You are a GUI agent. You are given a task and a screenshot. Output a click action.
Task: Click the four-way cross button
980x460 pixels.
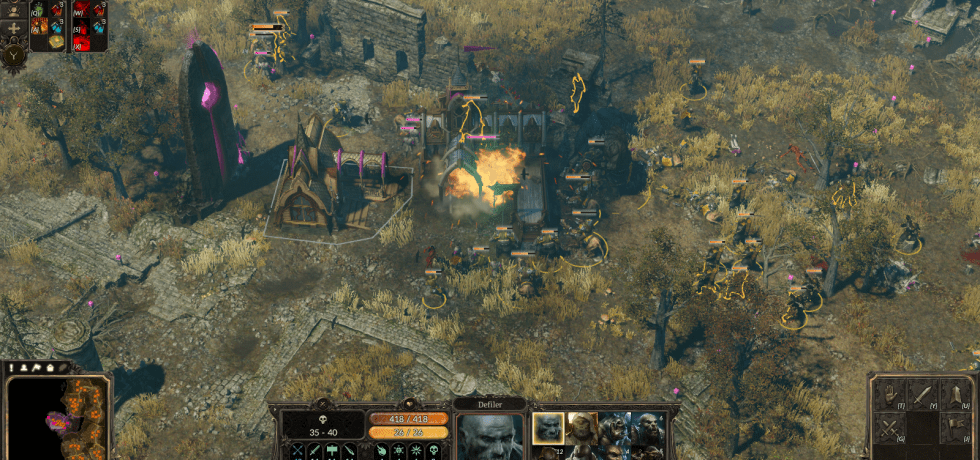point(11,27)
